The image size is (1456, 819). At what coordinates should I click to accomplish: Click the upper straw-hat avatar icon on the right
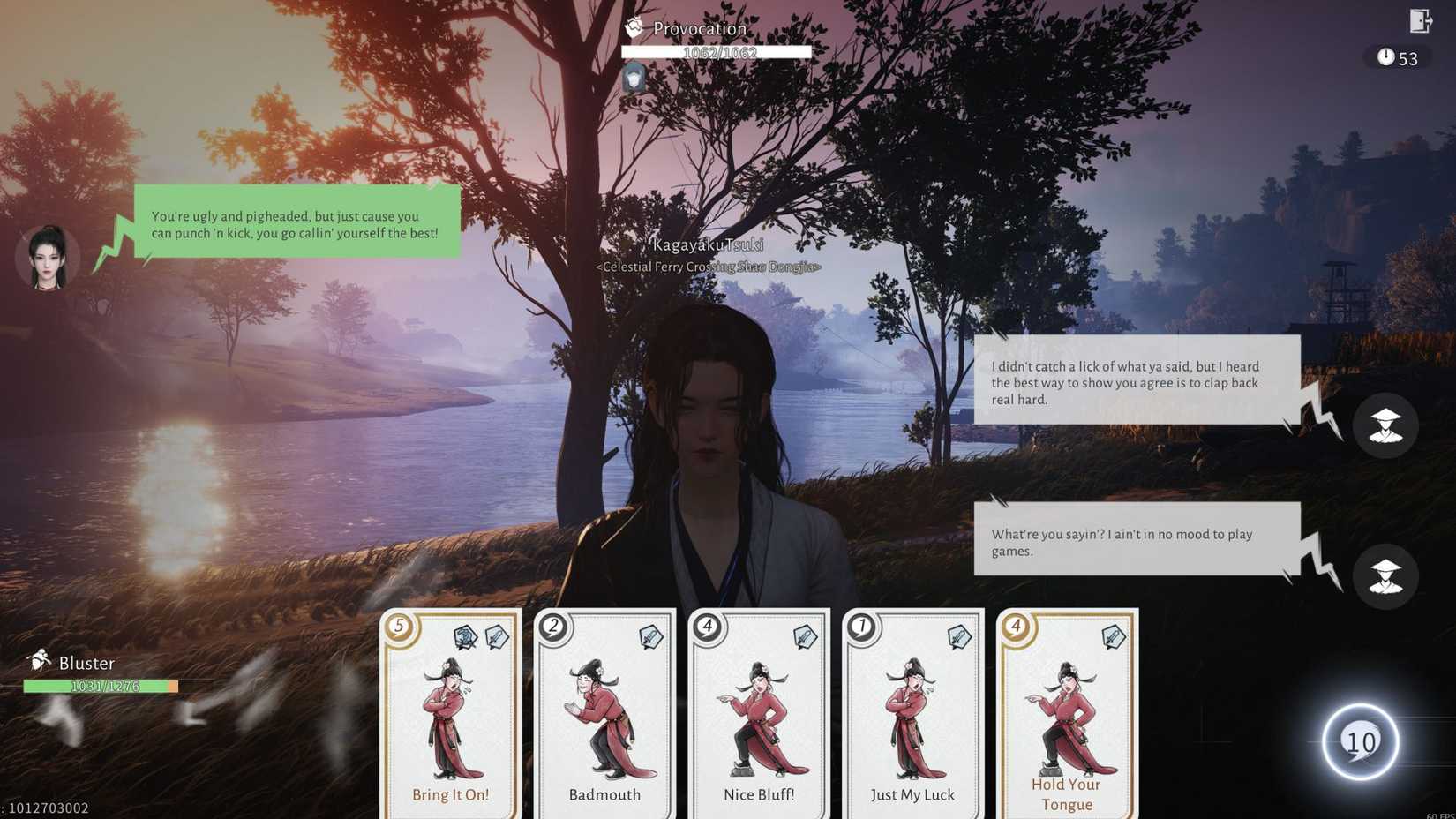tap(1386, 426)
